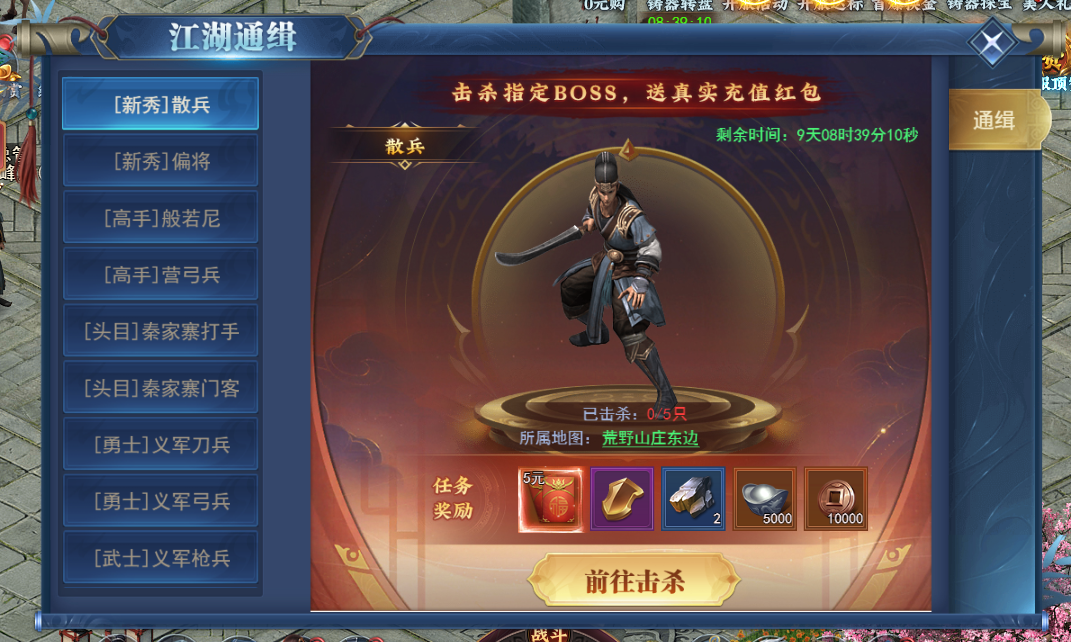Select the [高手]般若尼 entry

pos(160,218)
